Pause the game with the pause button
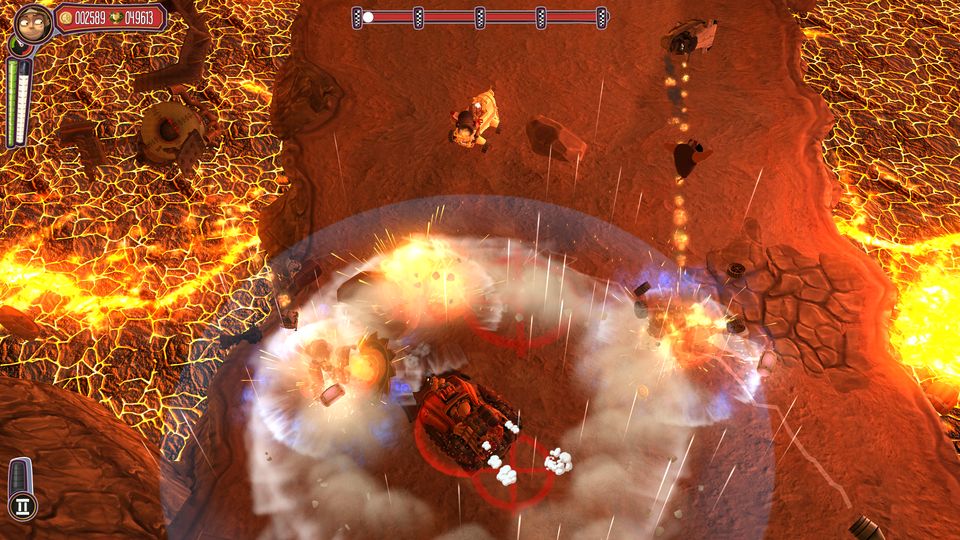This screenshot has height=540, width=960. (x=24, y=506)
